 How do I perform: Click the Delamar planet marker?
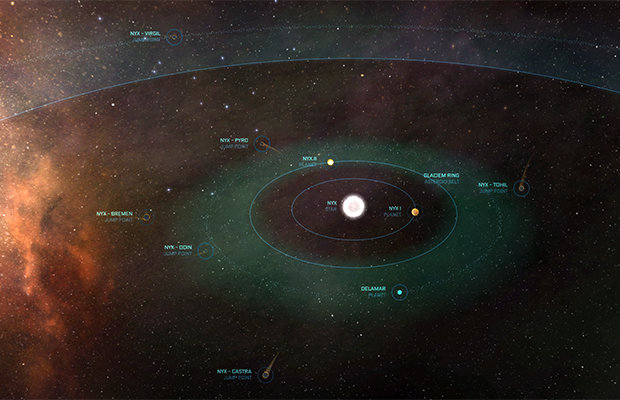(399, 292)
